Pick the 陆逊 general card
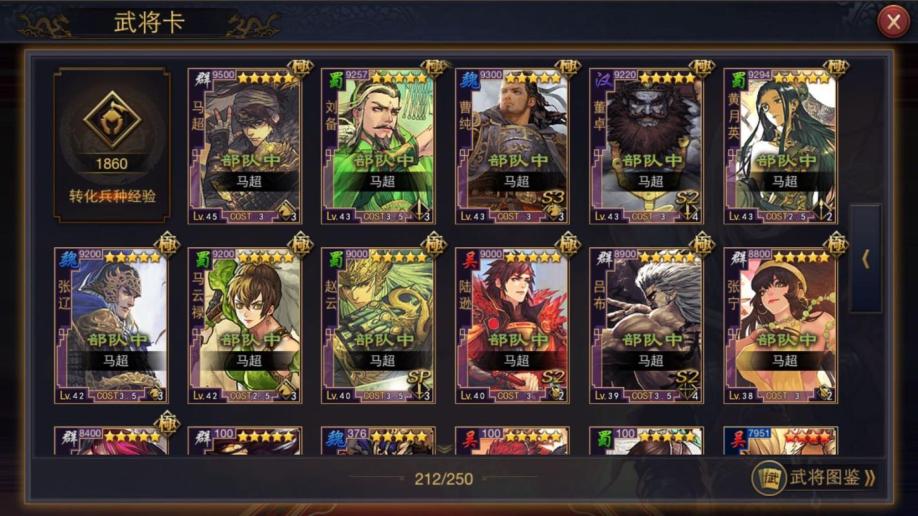This screenshot has width=918, height=516. (512, 325)
